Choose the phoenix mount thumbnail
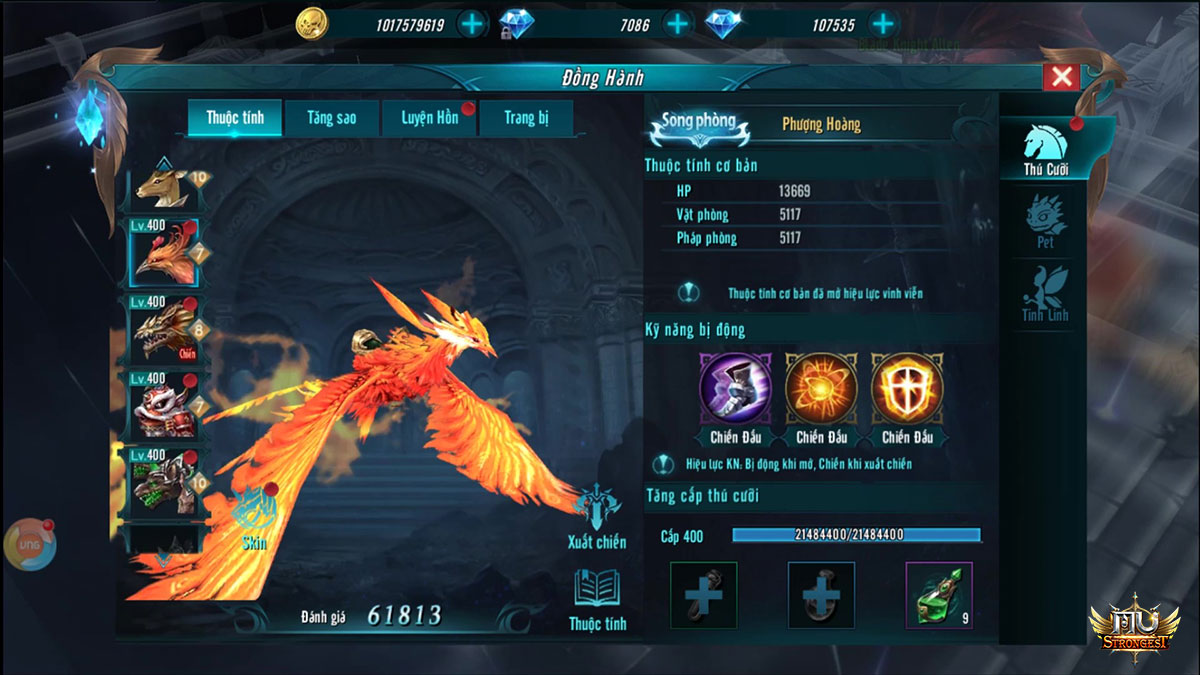The width and height of the screenshot is (1200, 675). tap(164, 253)
